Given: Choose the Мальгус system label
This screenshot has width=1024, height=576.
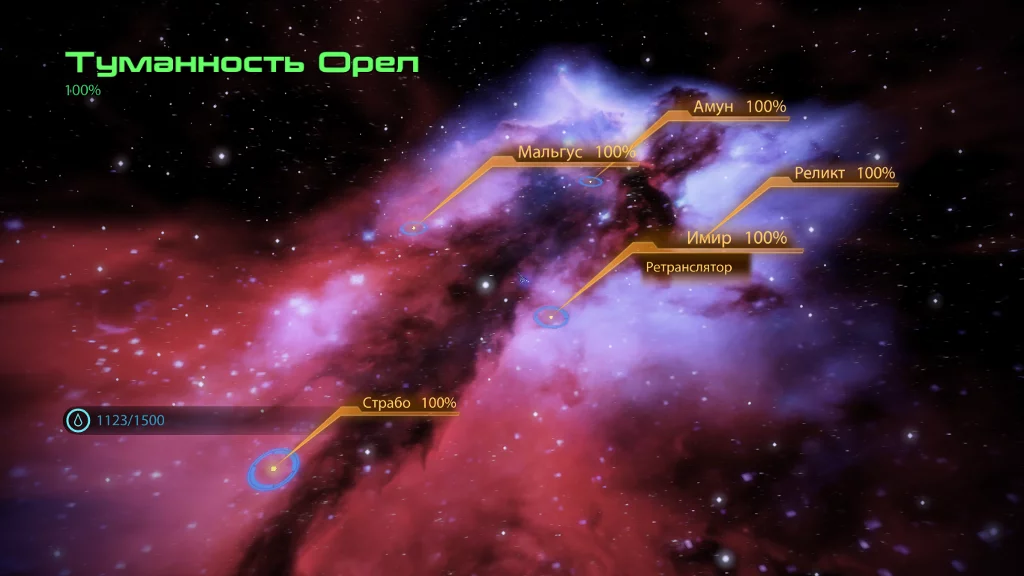Looking at the screenshot, I should point(576,152).
